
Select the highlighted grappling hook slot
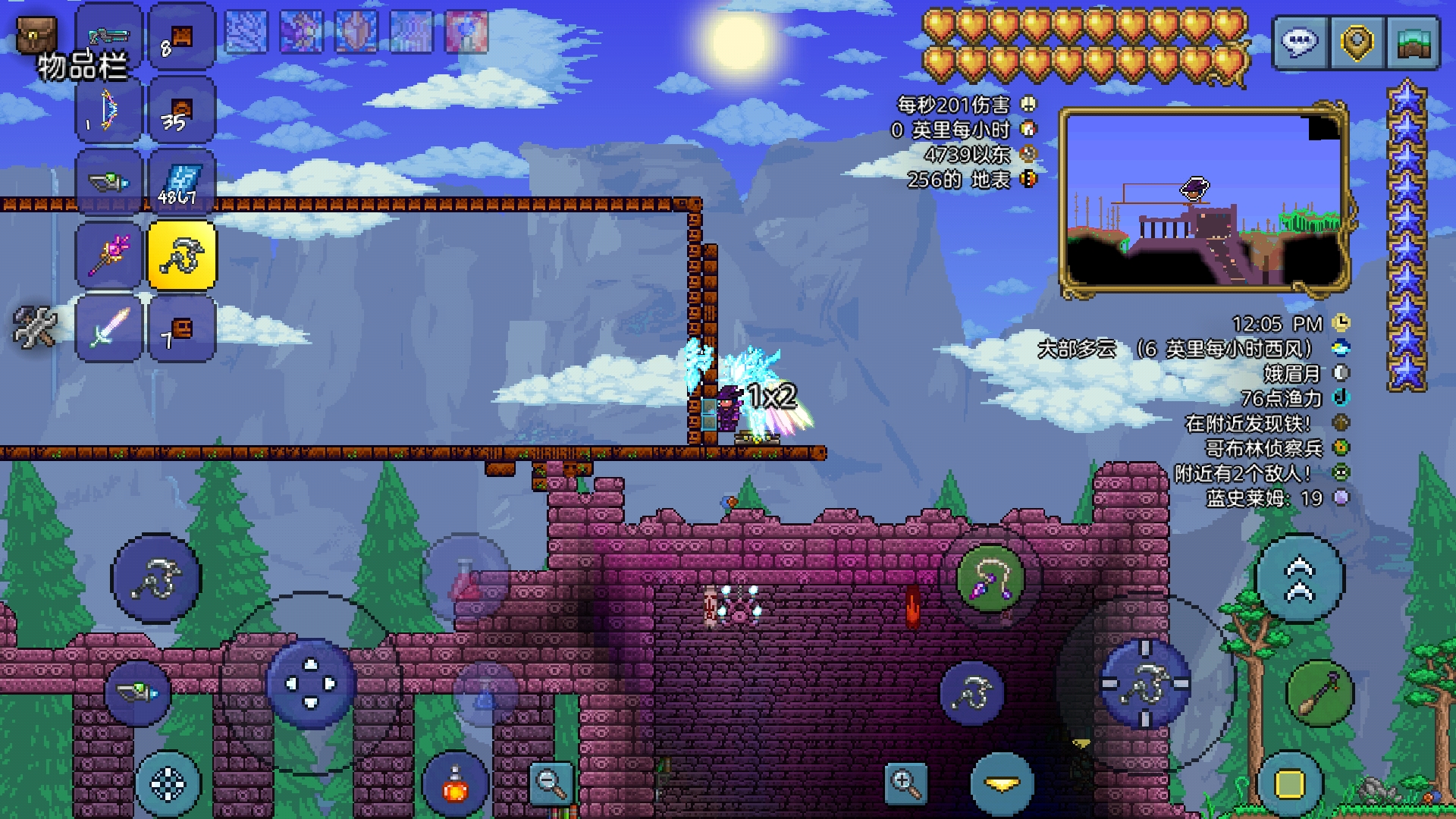coord(182,256)
